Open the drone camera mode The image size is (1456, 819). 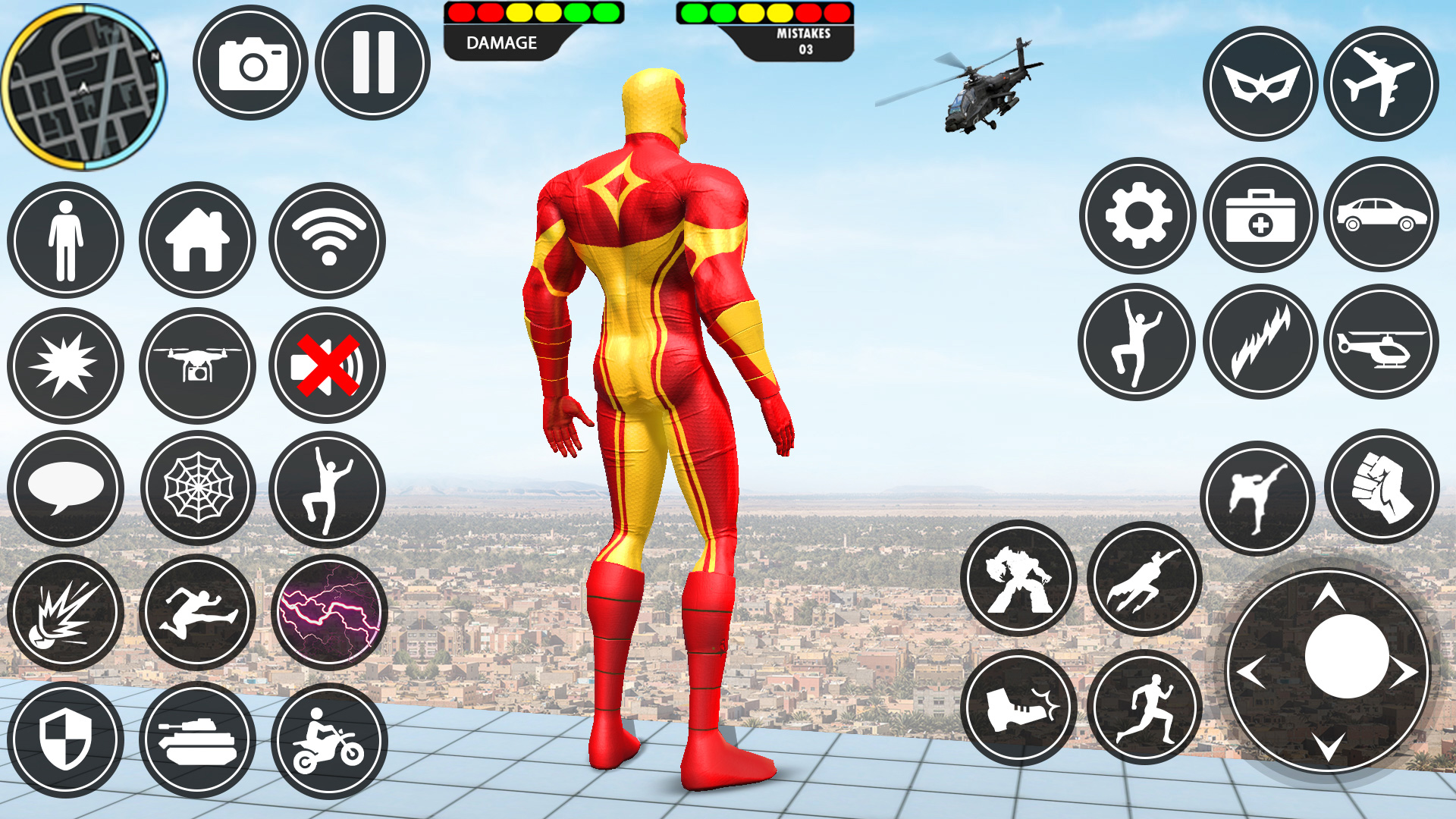pyautogui.click(x=199, y=365)
